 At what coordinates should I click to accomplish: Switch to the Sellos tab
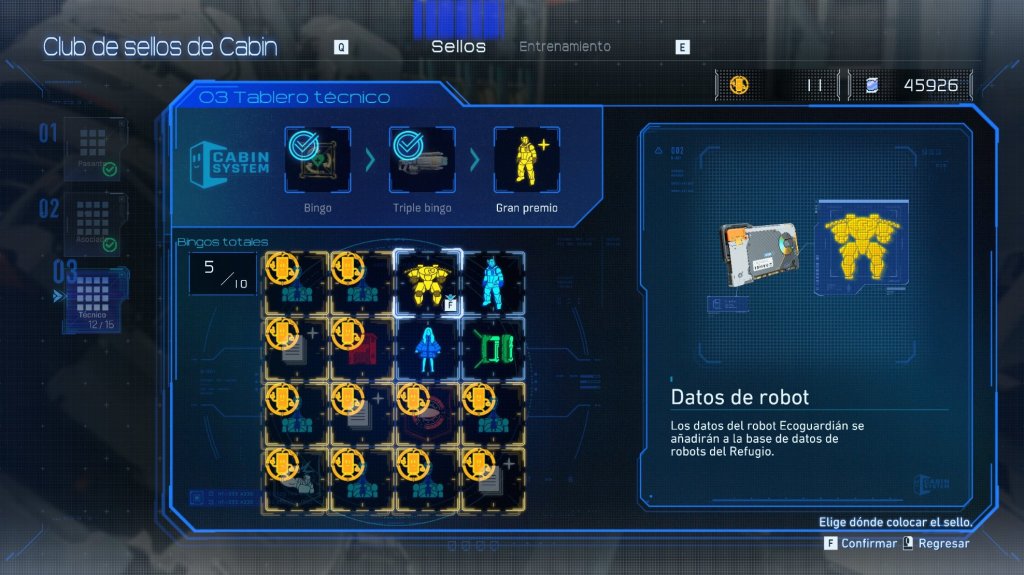click(458, 47)
